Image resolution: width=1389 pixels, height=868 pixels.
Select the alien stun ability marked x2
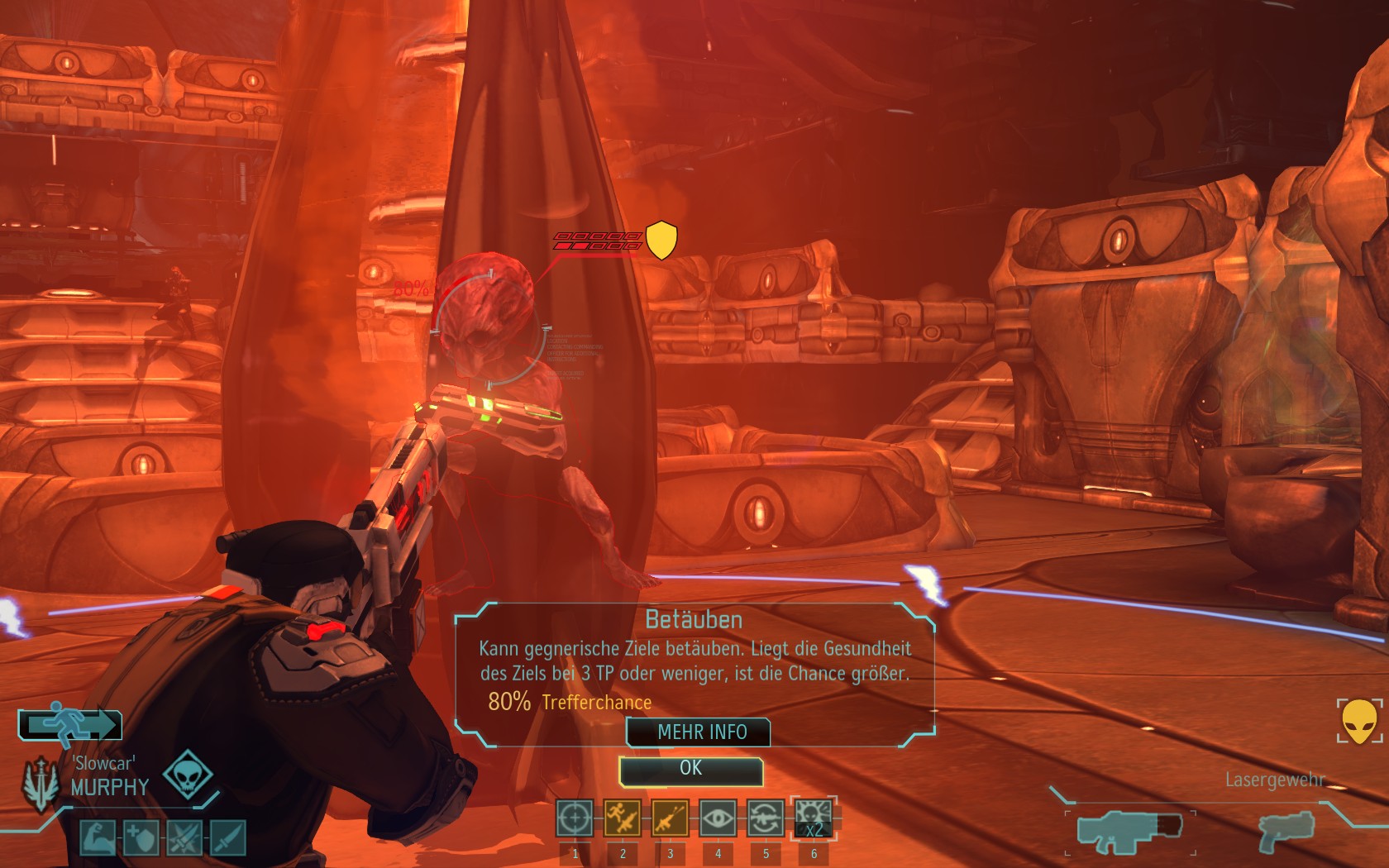click(x=814, y=818)
